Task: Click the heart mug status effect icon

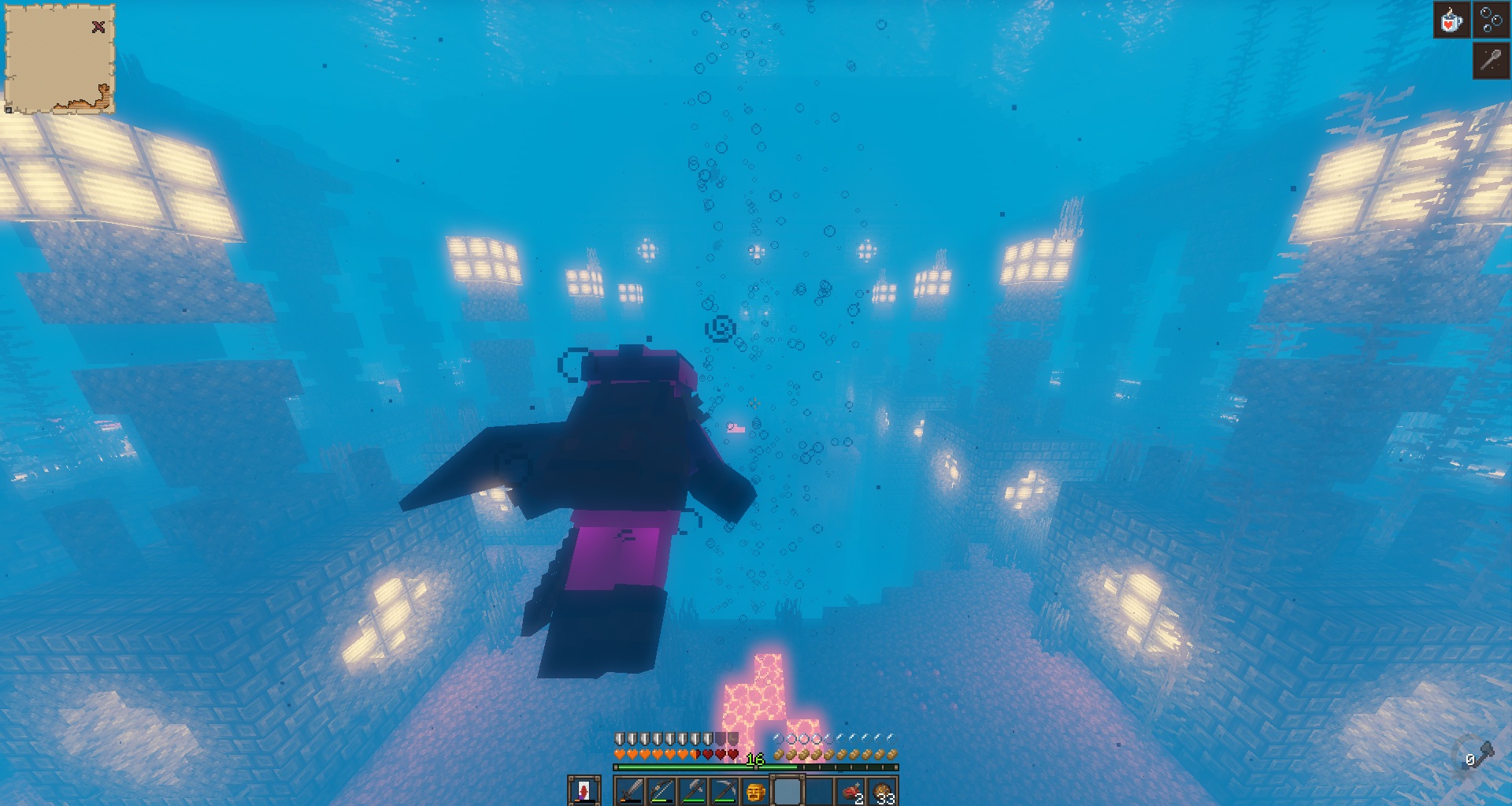Action: pos(1451,20)
